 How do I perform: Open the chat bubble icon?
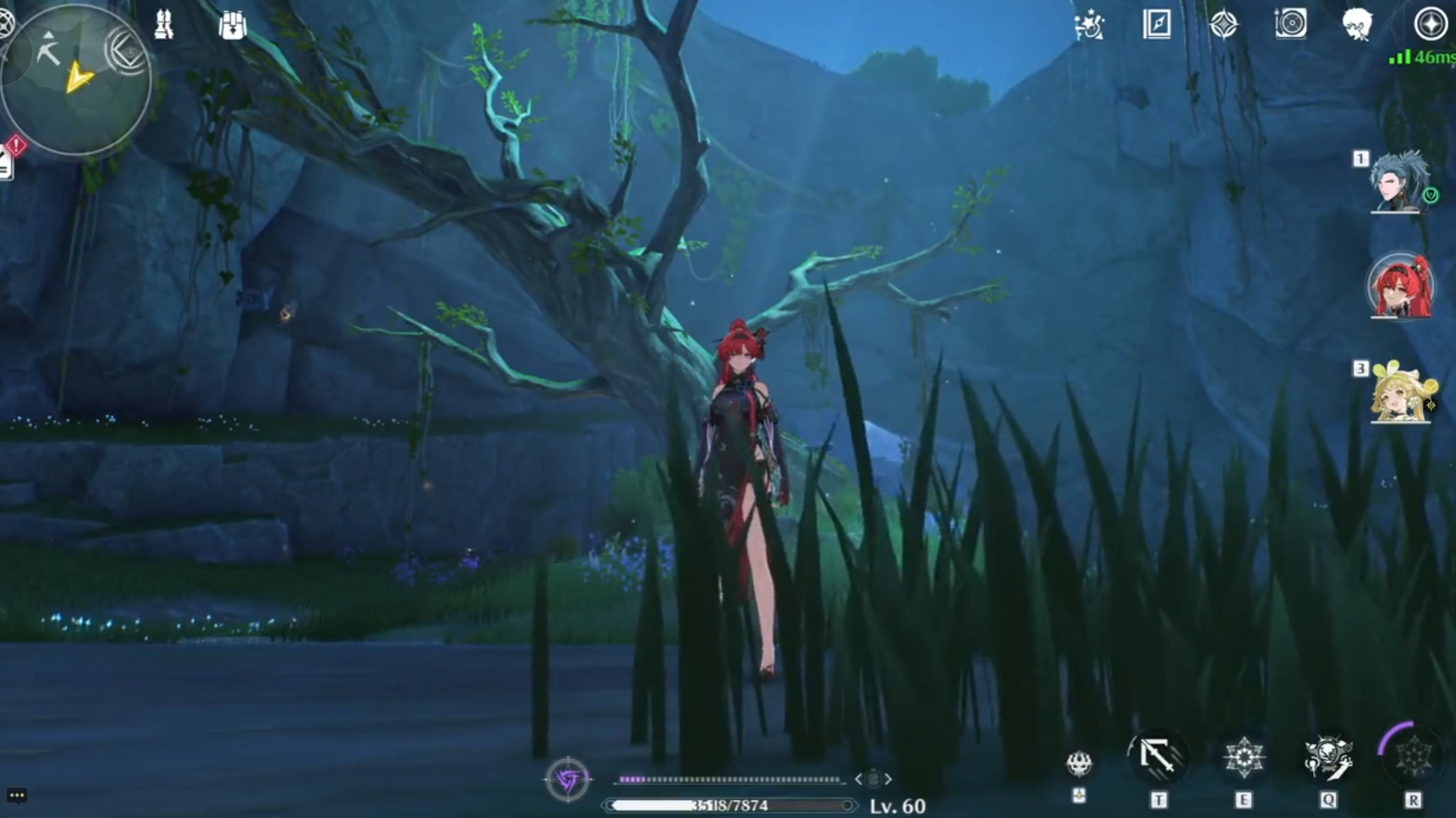point(16,795)
